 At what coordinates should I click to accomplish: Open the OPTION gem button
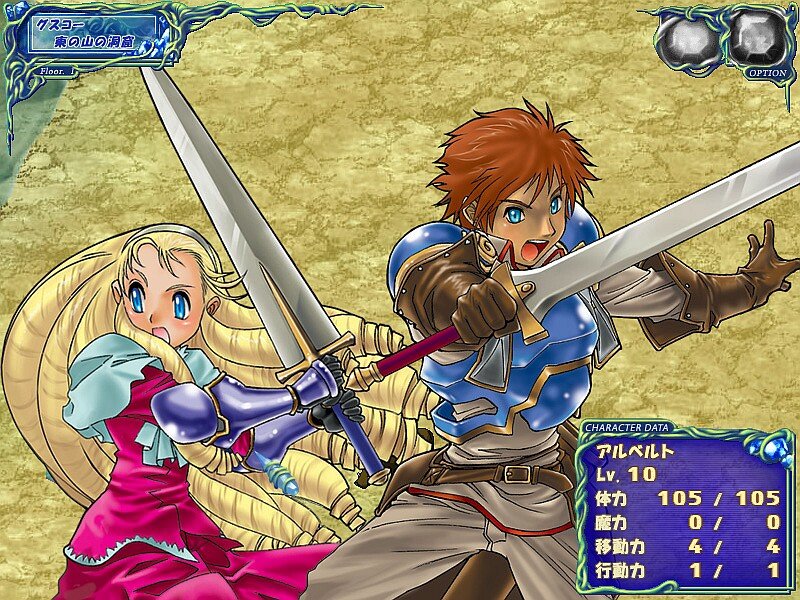pos(757,38)
